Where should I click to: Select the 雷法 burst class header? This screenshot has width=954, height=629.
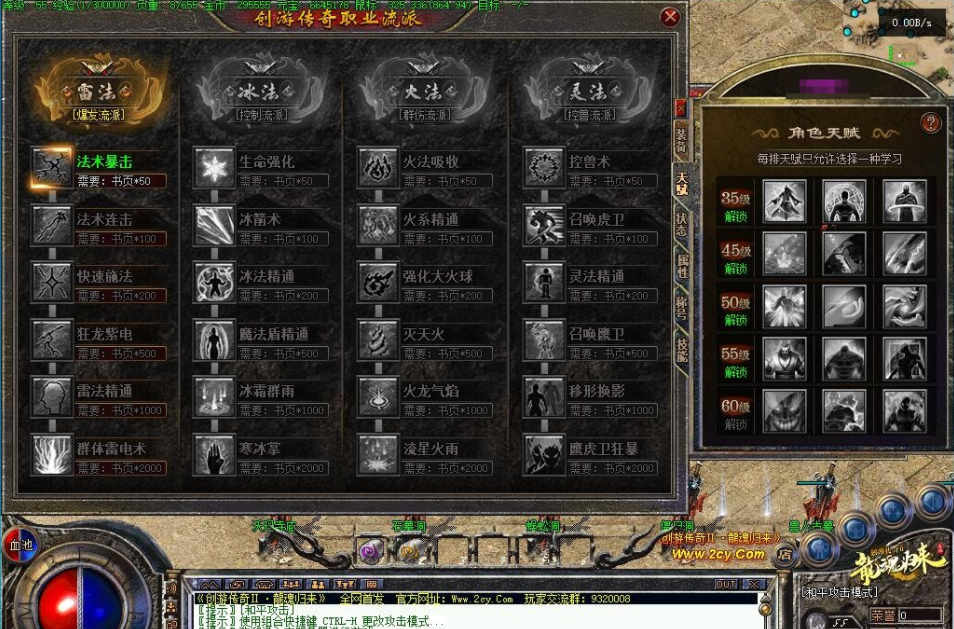tap(97, 91)
